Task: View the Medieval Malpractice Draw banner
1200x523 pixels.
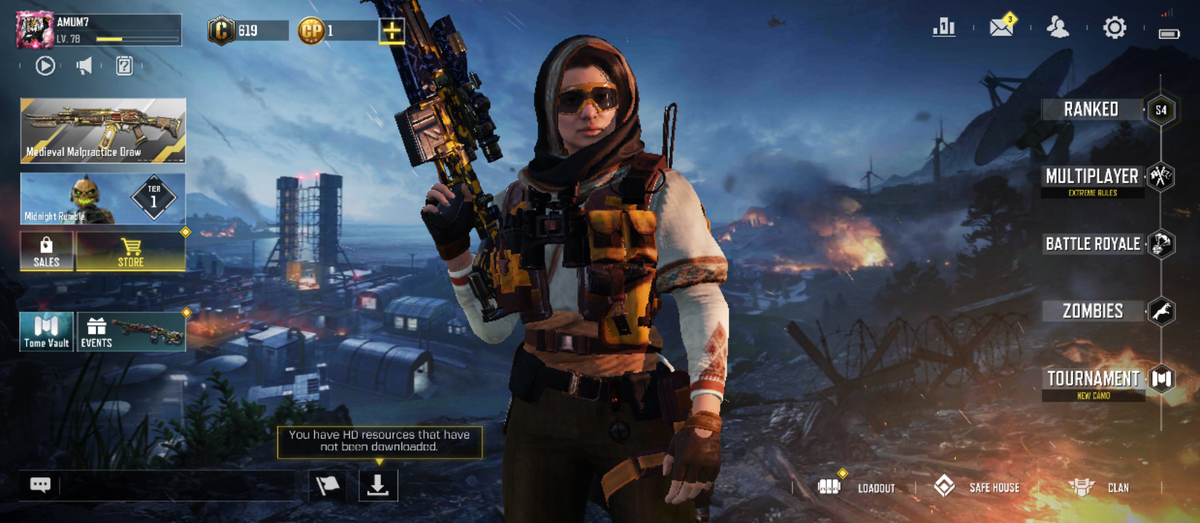Action: point(103,130)
